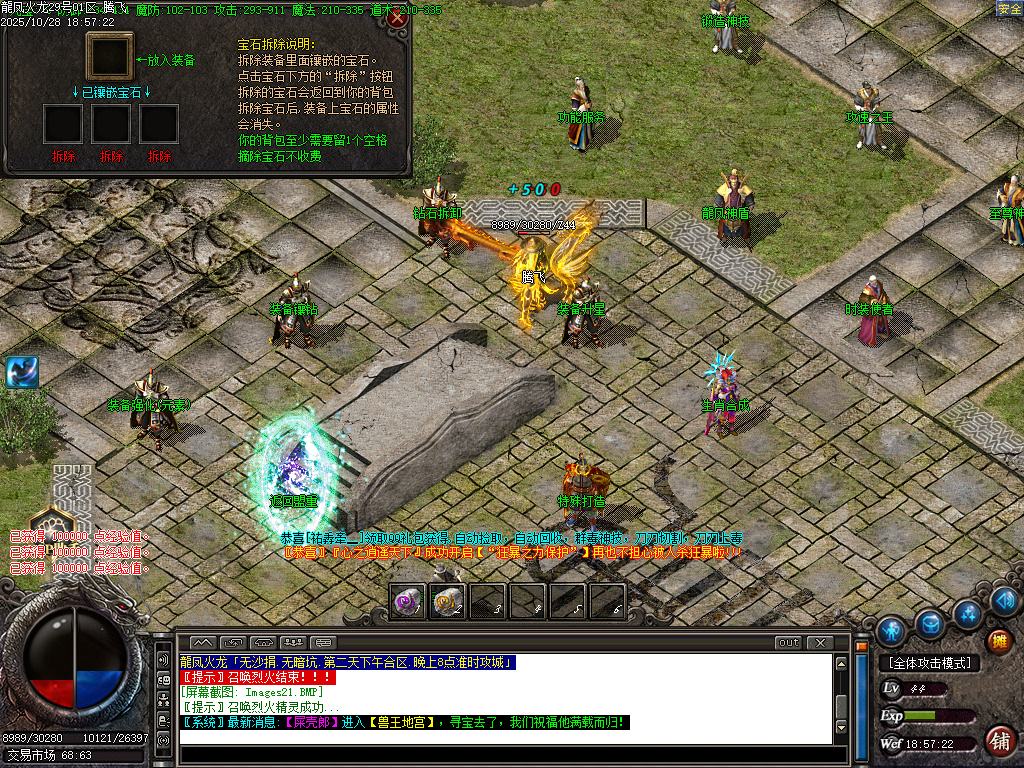Click the 安全 safe zone indicator
Image resolution: width=1024 pixels, height=768 pixels.
pos(1009,9)
